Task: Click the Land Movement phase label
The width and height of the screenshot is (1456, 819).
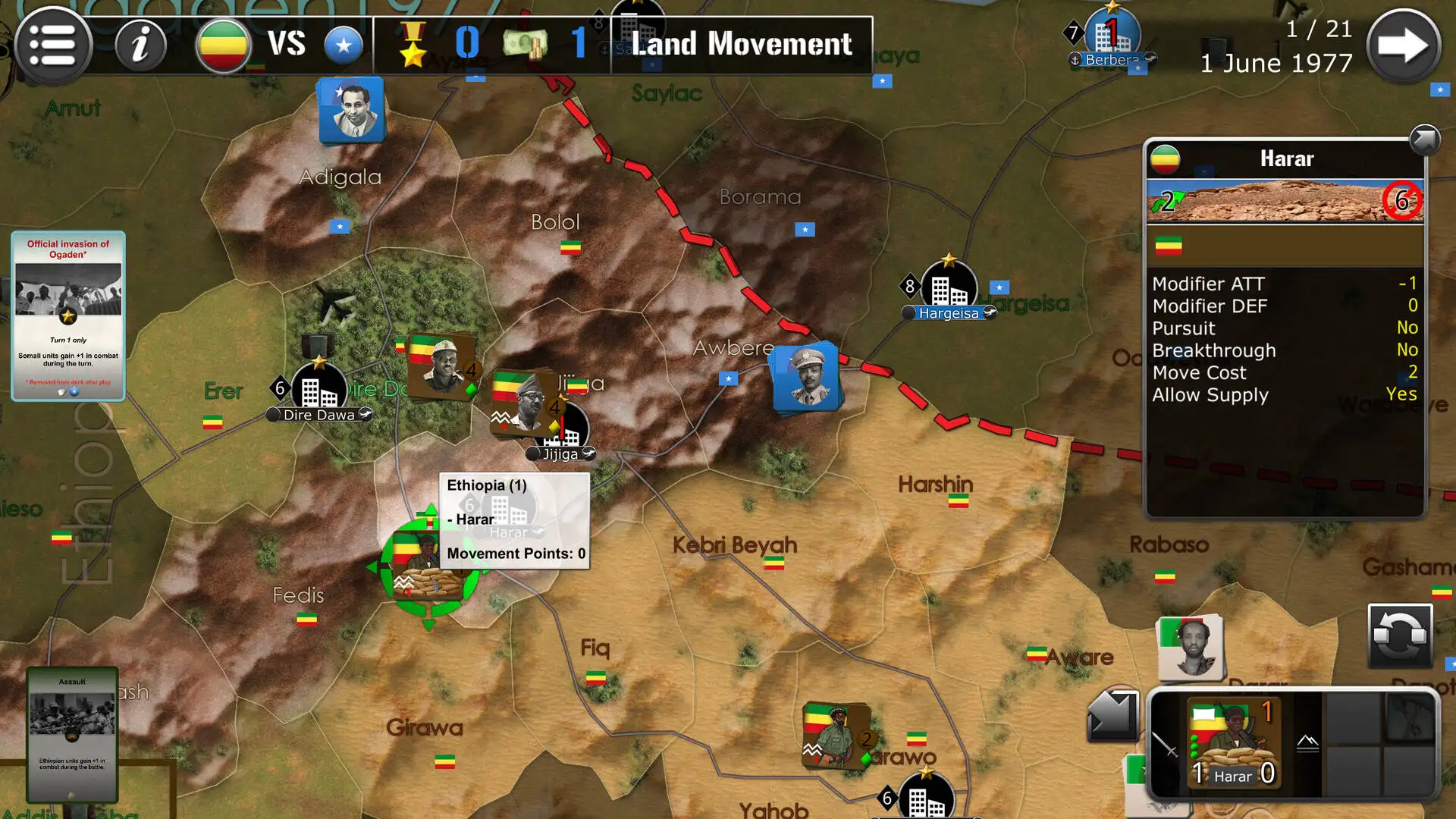Action: pyautogui.click(x=742, y=44)
